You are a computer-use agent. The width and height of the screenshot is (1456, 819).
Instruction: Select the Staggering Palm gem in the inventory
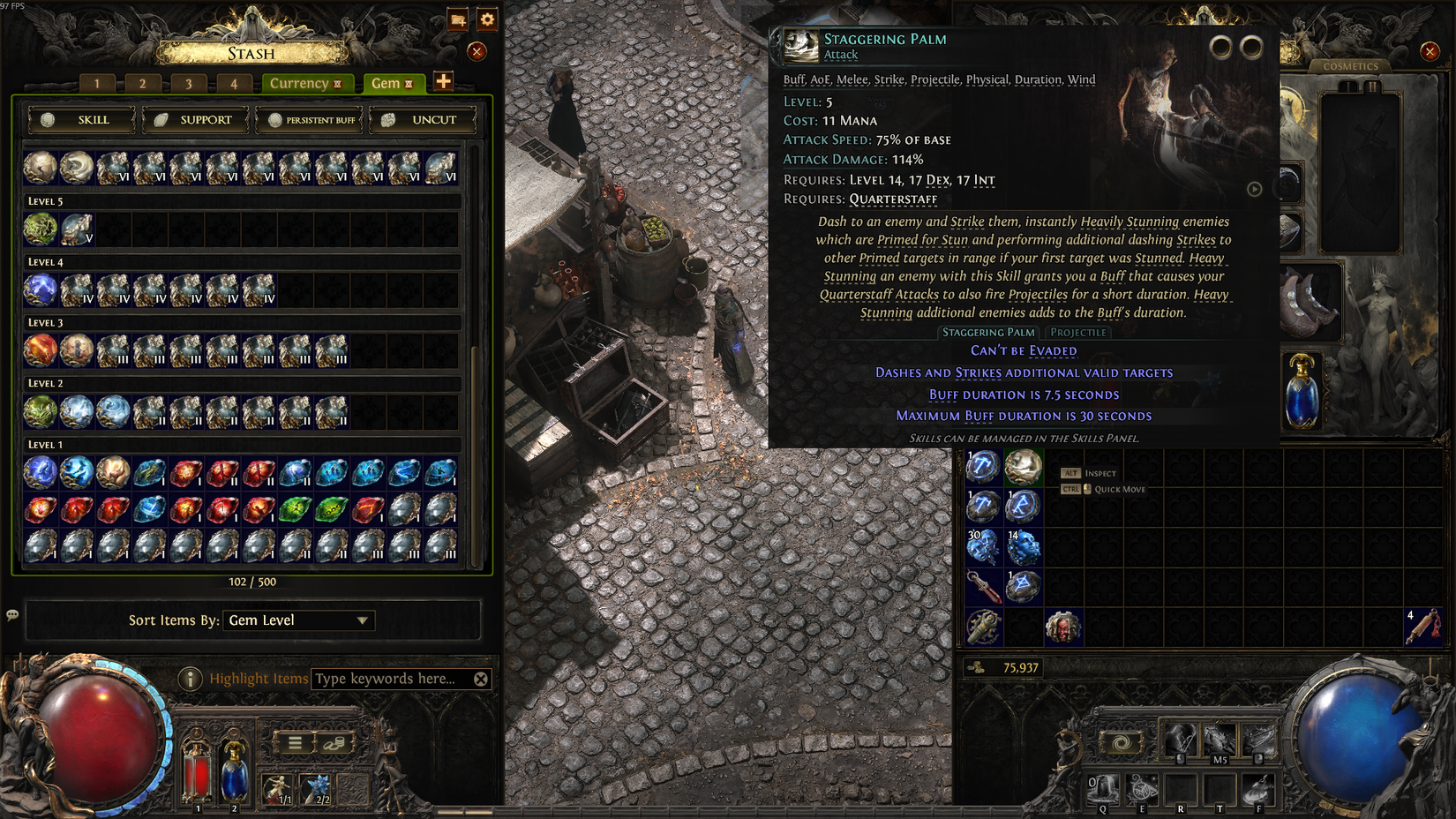pyautogui.click(x=1024, y=467)
